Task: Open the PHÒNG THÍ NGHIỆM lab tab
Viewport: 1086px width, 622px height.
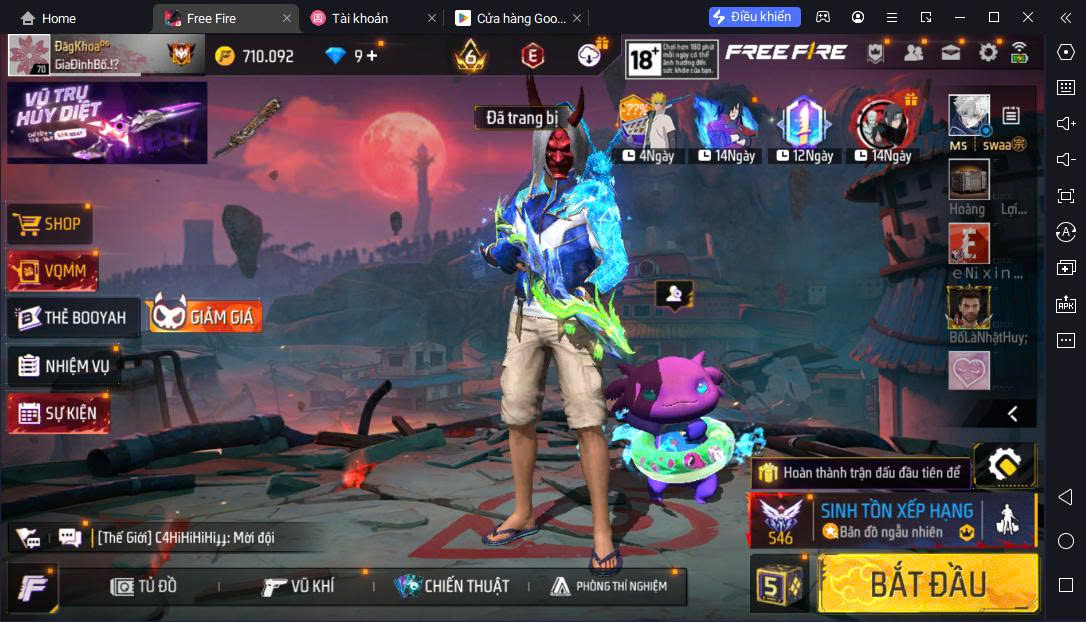Action: 608,586
